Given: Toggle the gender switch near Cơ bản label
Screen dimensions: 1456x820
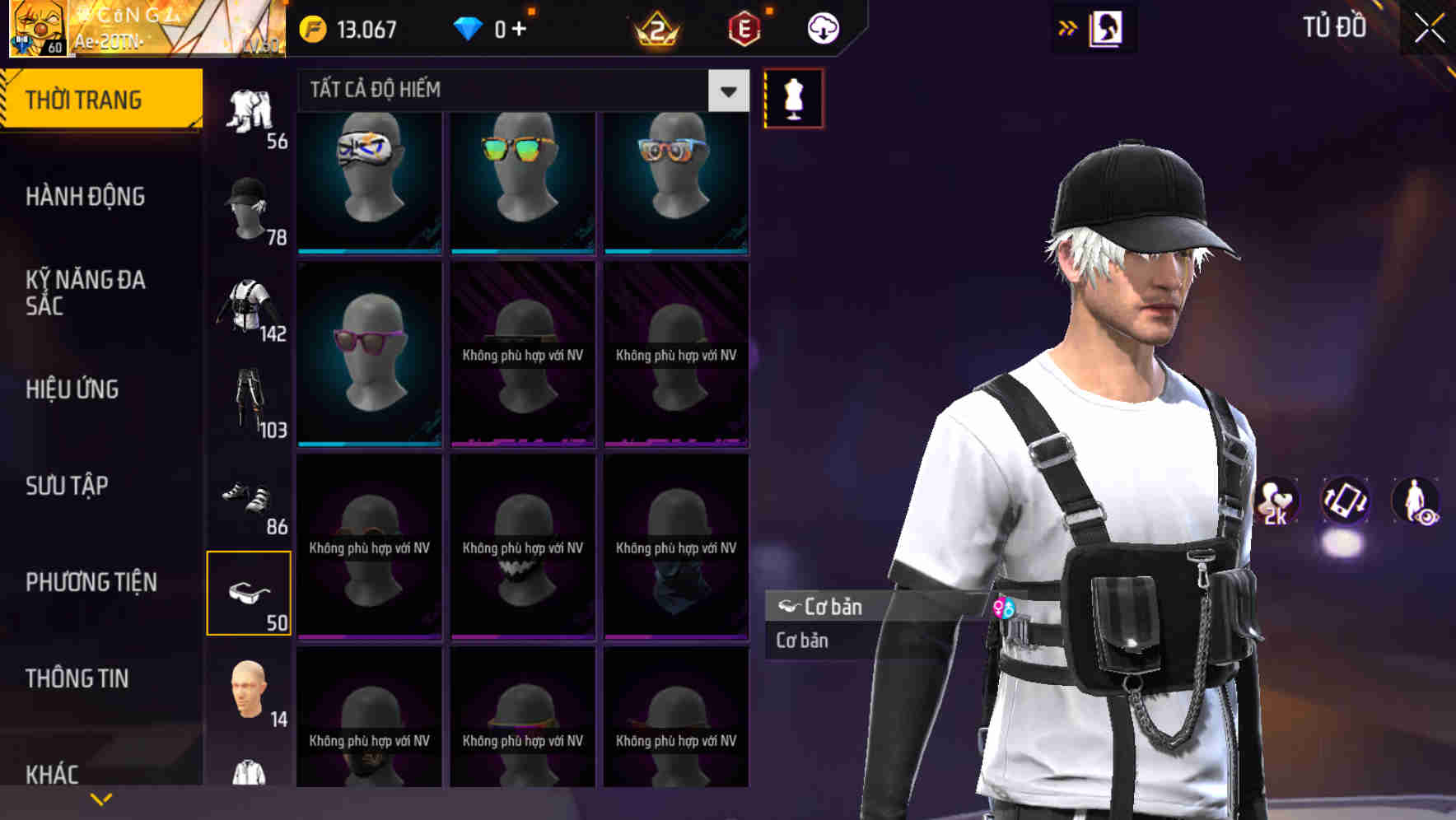Looking at the screenshot, I should coord(1004,608).
